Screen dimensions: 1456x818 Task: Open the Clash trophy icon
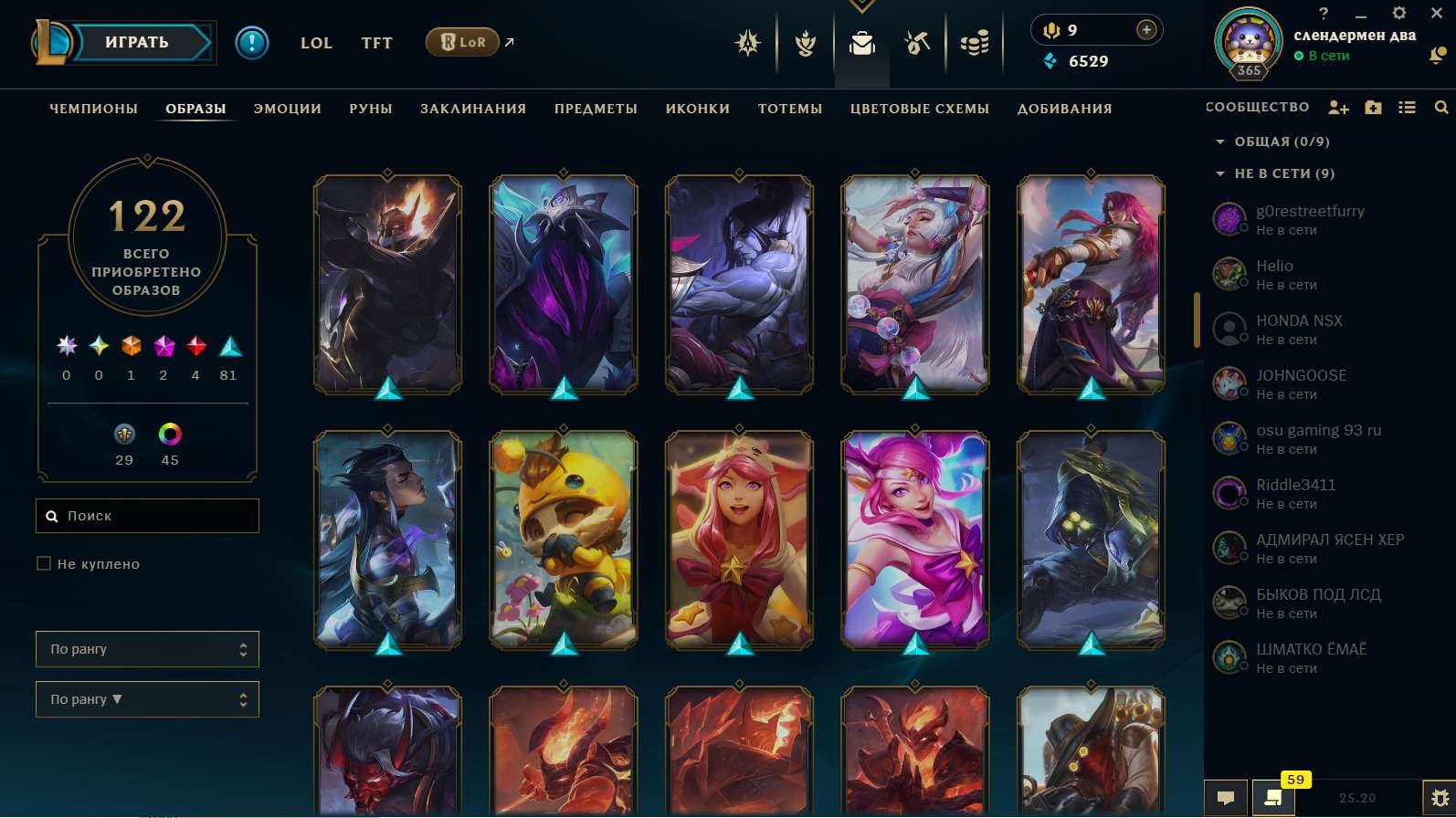805,43
